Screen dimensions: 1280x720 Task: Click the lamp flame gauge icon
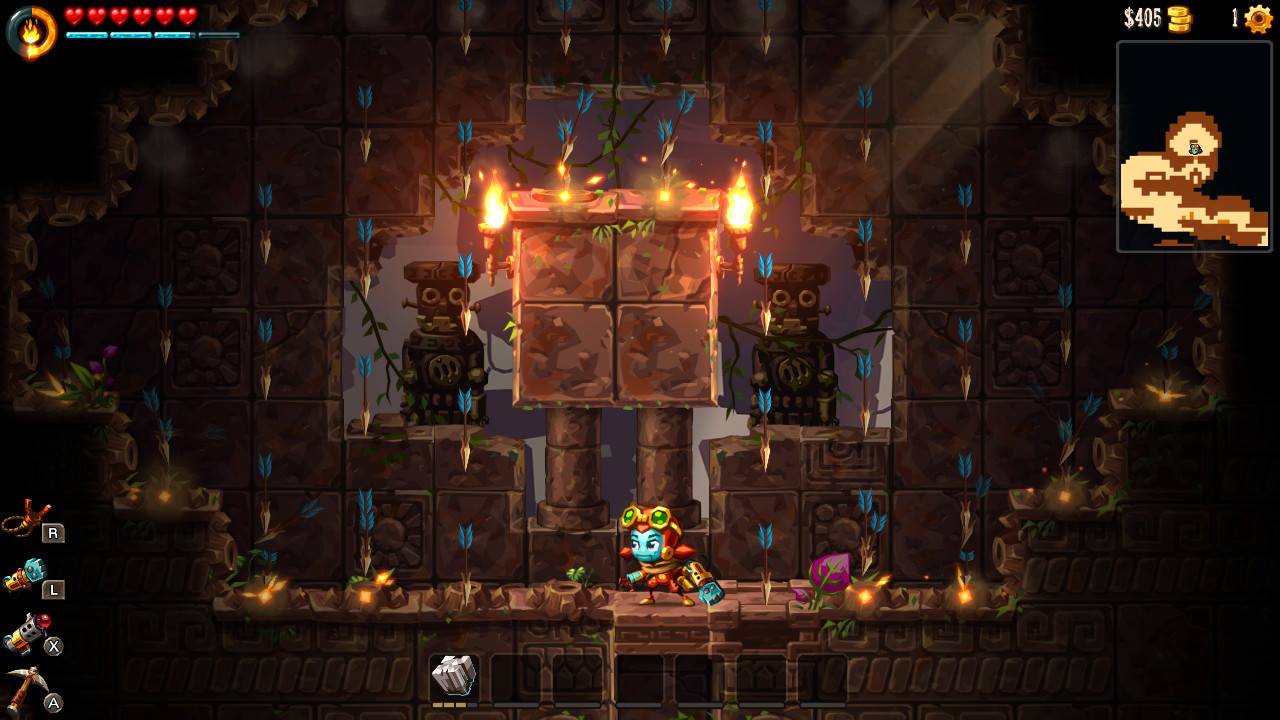(x=31, y=31)
